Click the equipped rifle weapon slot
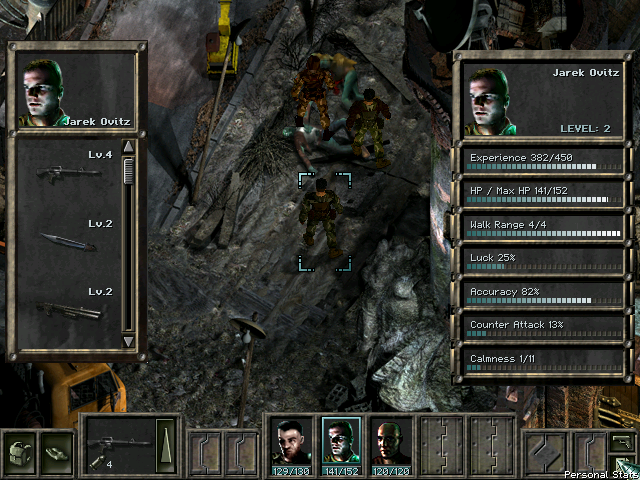 119,442
